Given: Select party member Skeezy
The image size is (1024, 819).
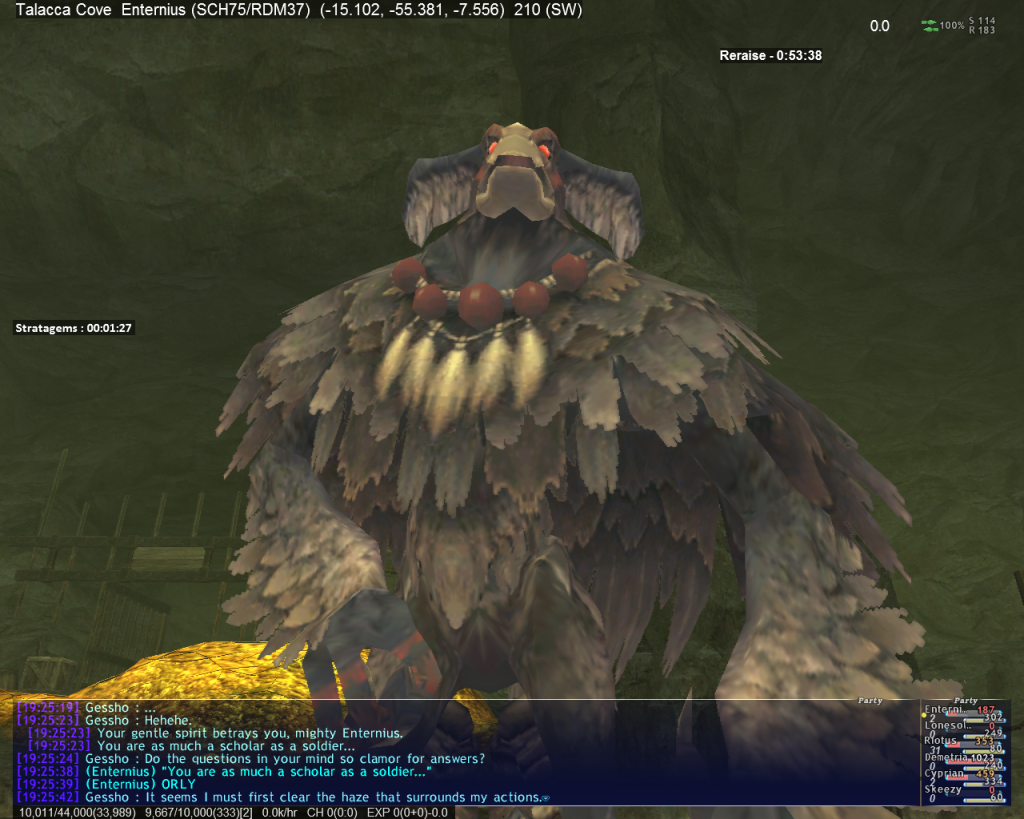Looking at the screenshot, I should [941, 790].
